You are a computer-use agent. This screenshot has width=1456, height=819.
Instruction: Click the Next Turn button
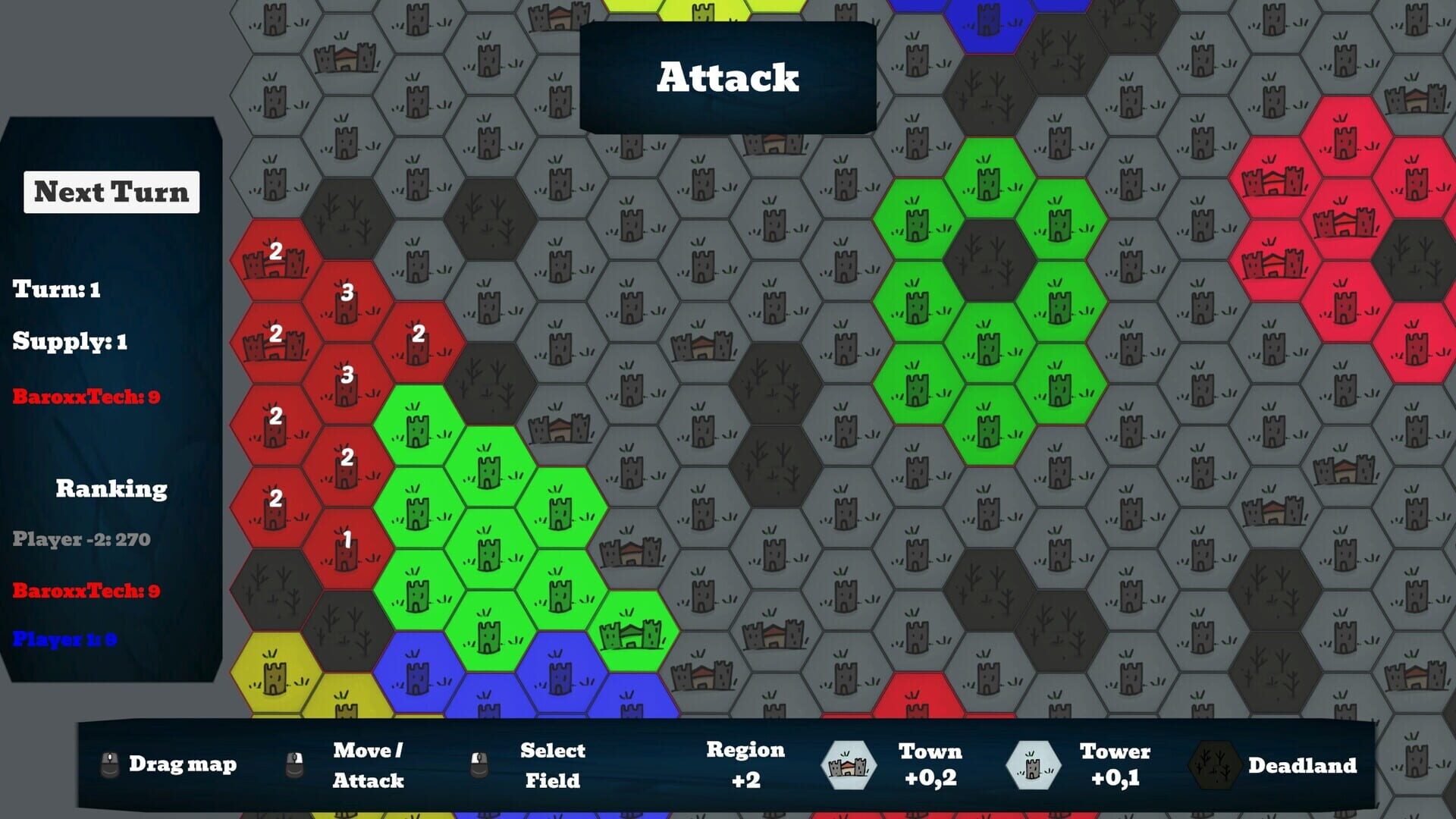click(111, 192)
